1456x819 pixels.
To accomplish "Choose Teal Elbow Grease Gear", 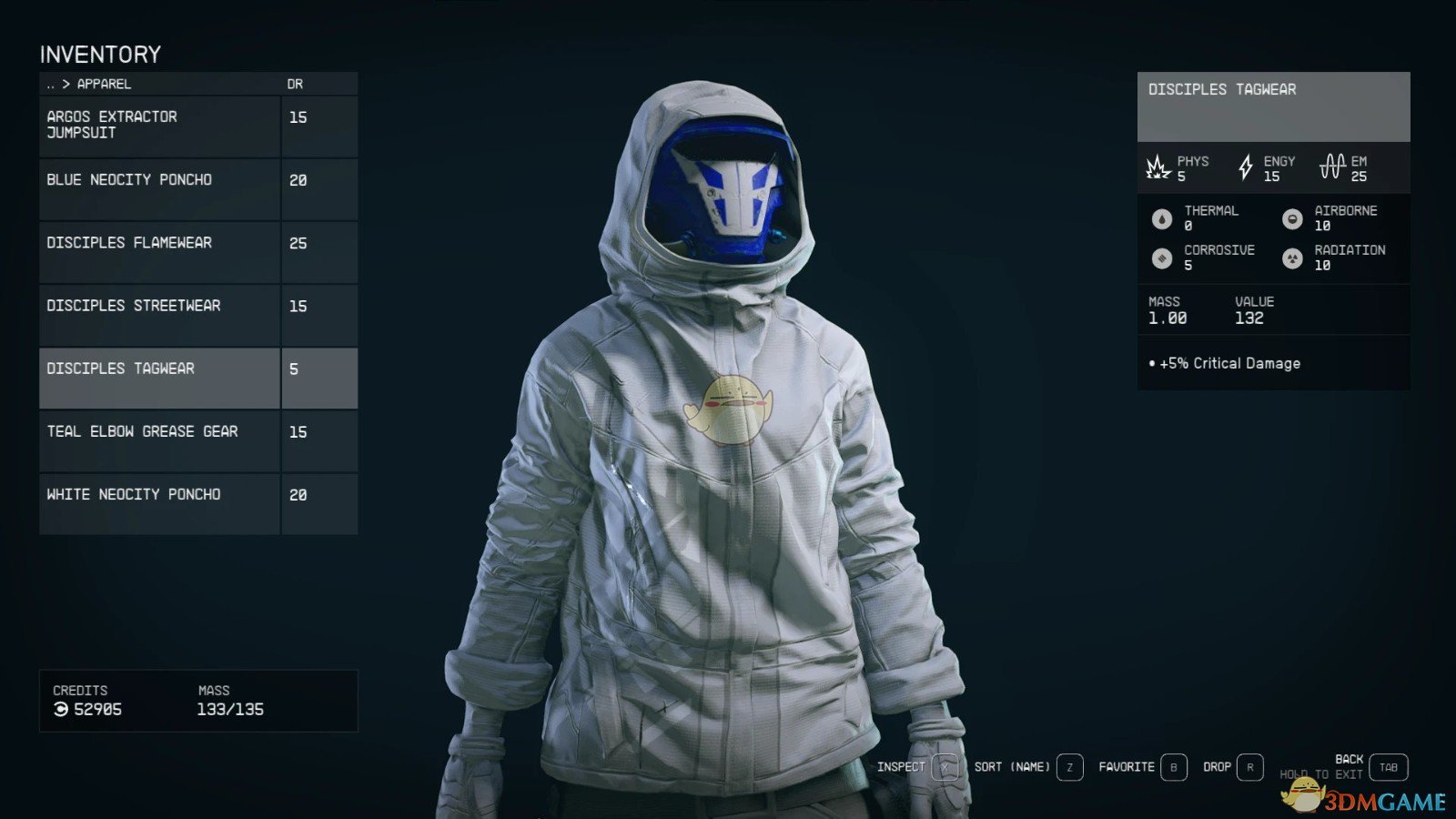I will pos(159,440).
